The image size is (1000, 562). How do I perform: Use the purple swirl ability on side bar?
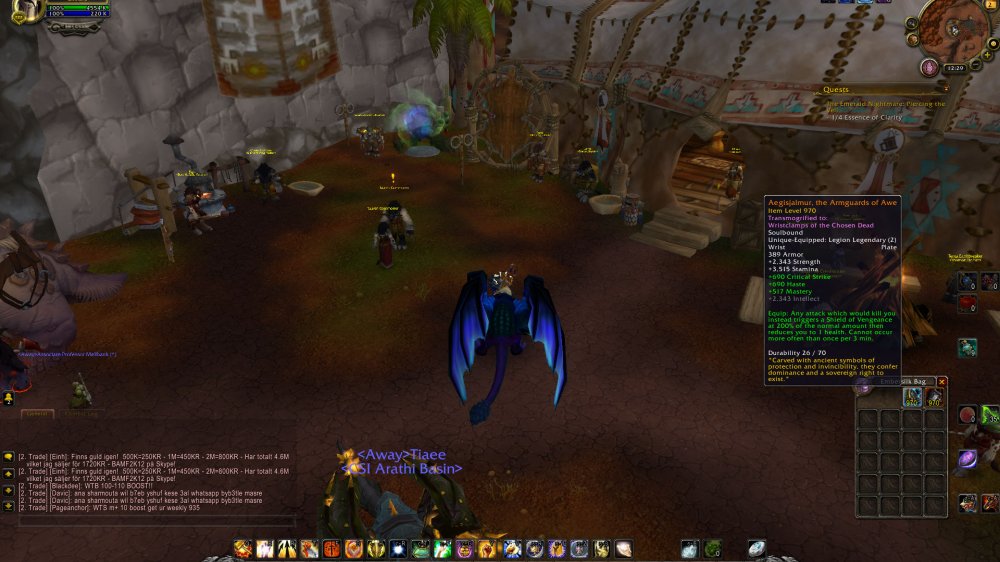[x=968, y=460]
